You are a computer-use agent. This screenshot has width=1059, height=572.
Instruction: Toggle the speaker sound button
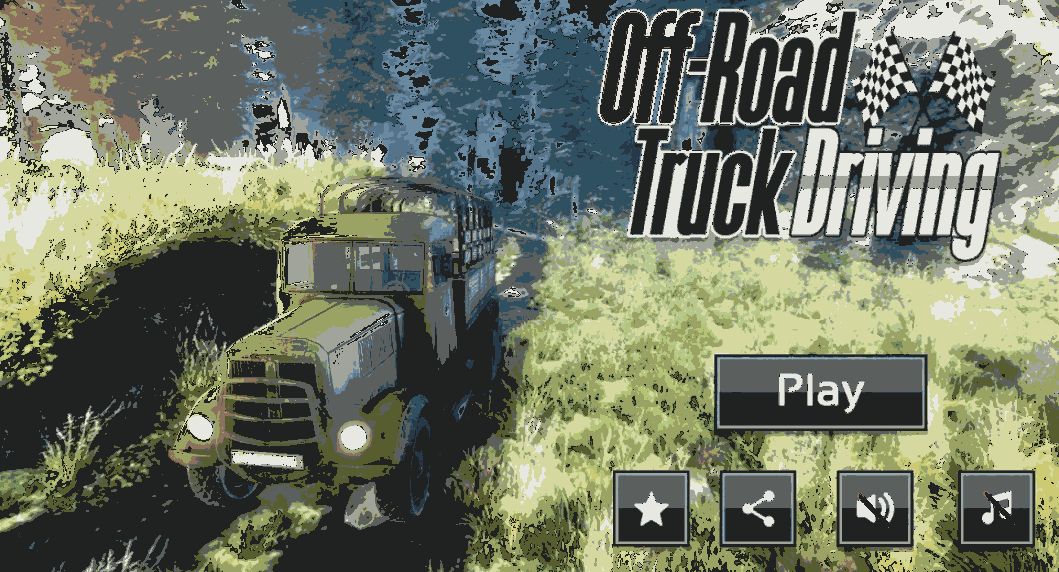(x=874, y=509)
